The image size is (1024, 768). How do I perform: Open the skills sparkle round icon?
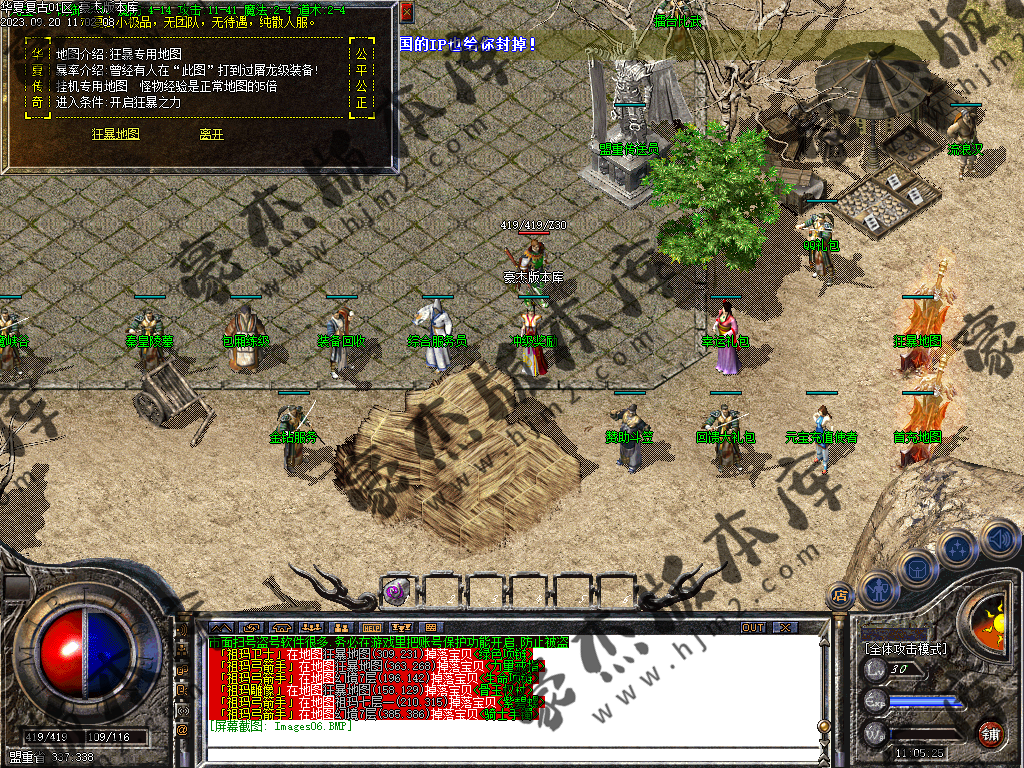point(958,548)
